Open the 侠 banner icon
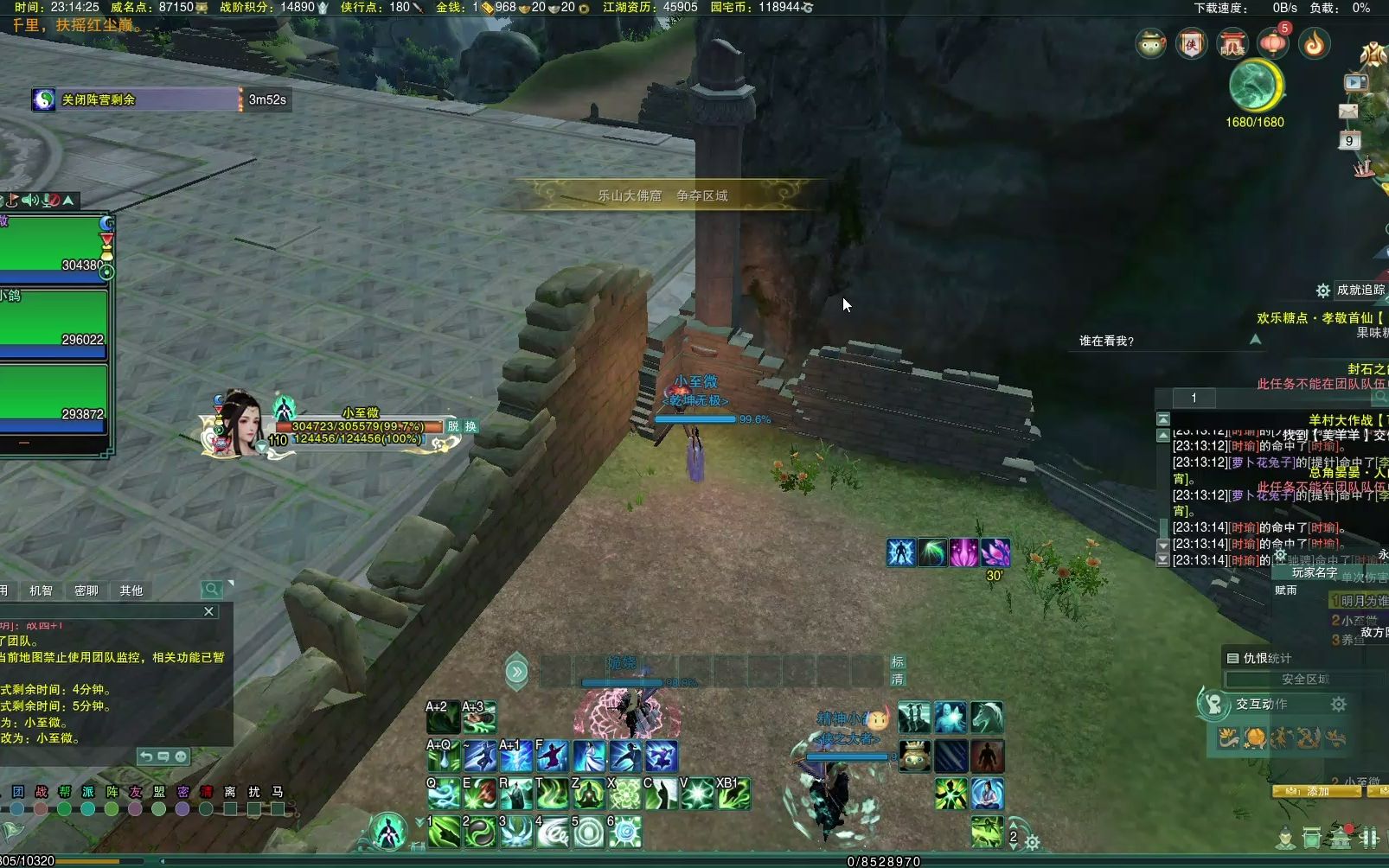Image resolution: width=1389 pixels, height=868 pixels. [x=1191, y=43]
